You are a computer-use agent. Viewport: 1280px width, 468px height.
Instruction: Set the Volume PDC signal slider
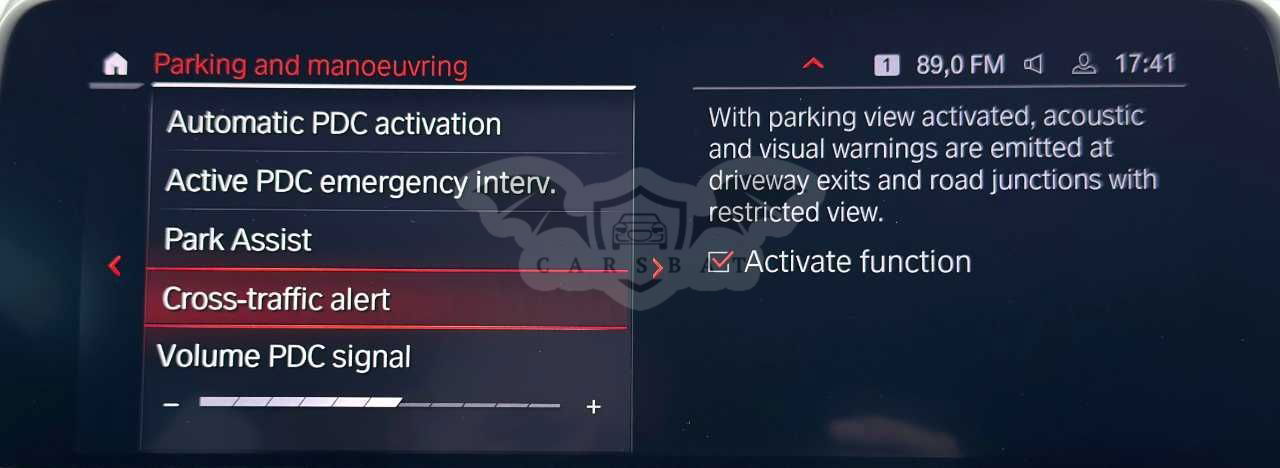380,404
